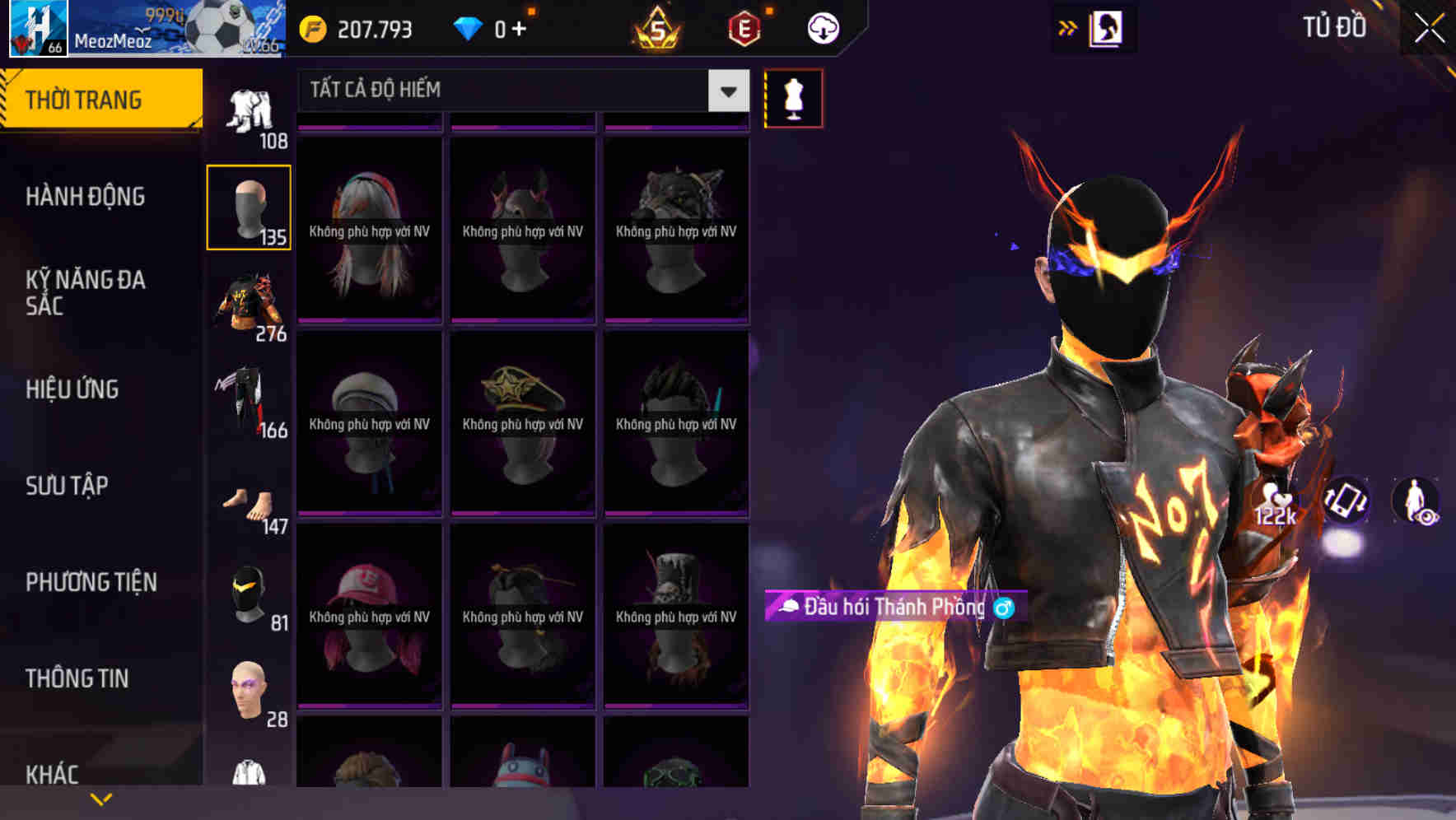Open the black mask category icon labeled 81
The height and width of the screenshot is (820, 1456).
click(x=248, y=589)
